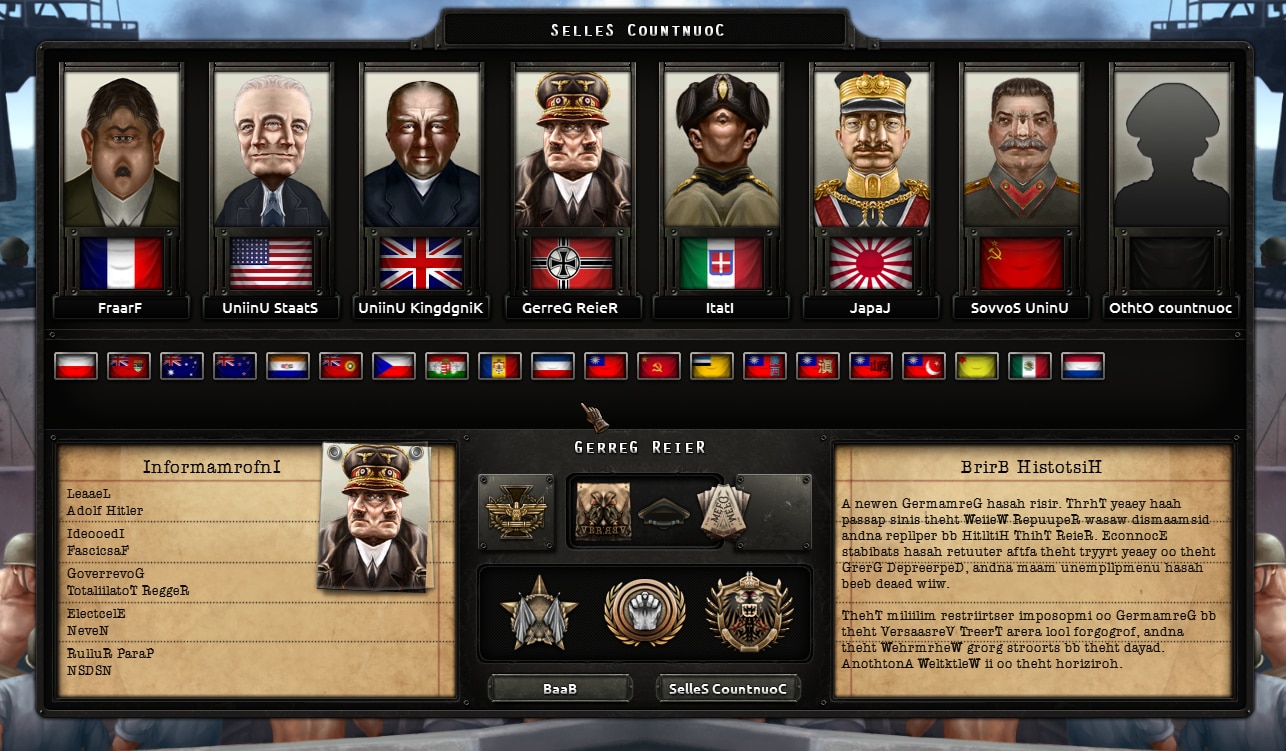Select the Czechoslovakia flag in the minor nations row
The width and height of the screenshot is (1286, 751).
click(x=395, y=366)
